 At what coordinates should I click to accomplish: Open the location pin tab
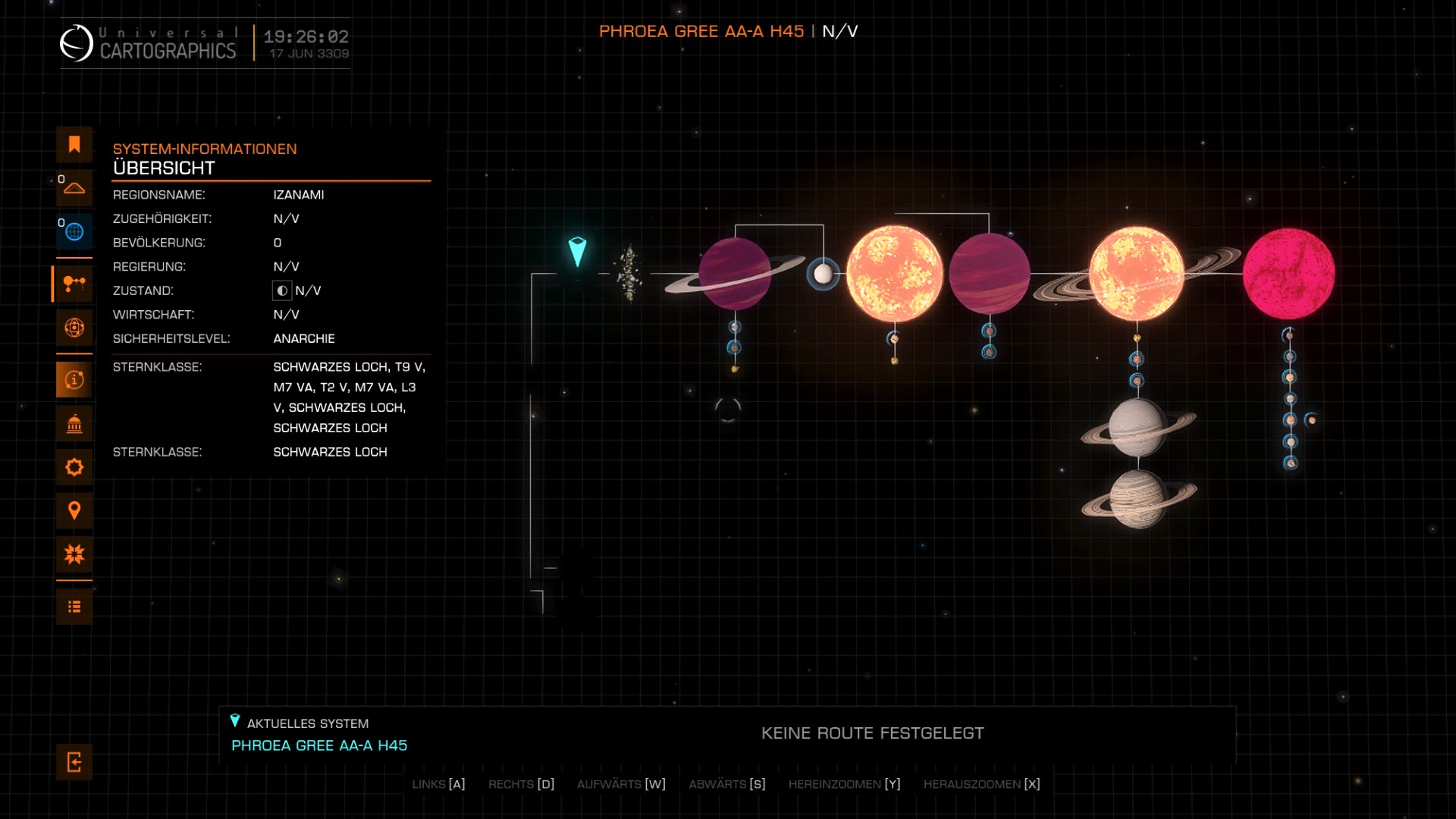point(74,510)
